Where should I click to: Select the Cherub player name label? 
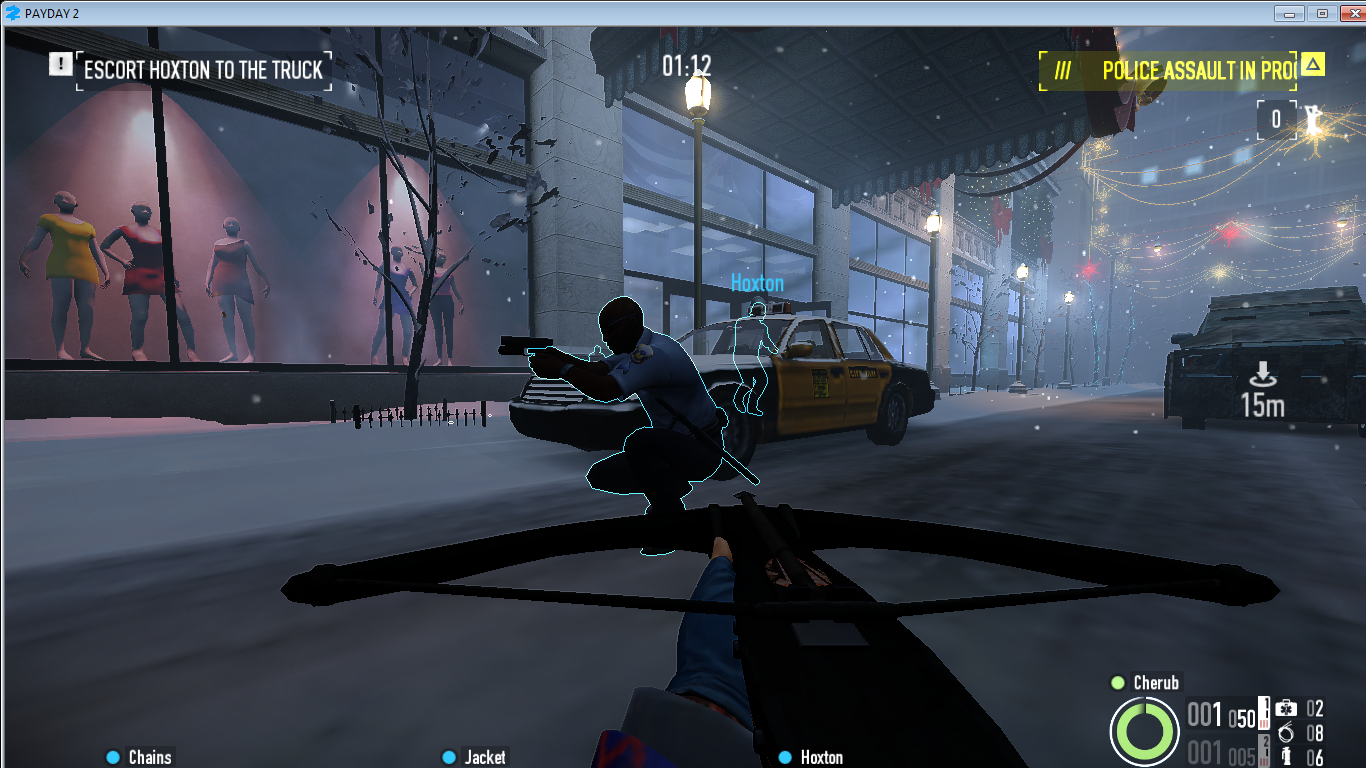(x=1155, y=683)
